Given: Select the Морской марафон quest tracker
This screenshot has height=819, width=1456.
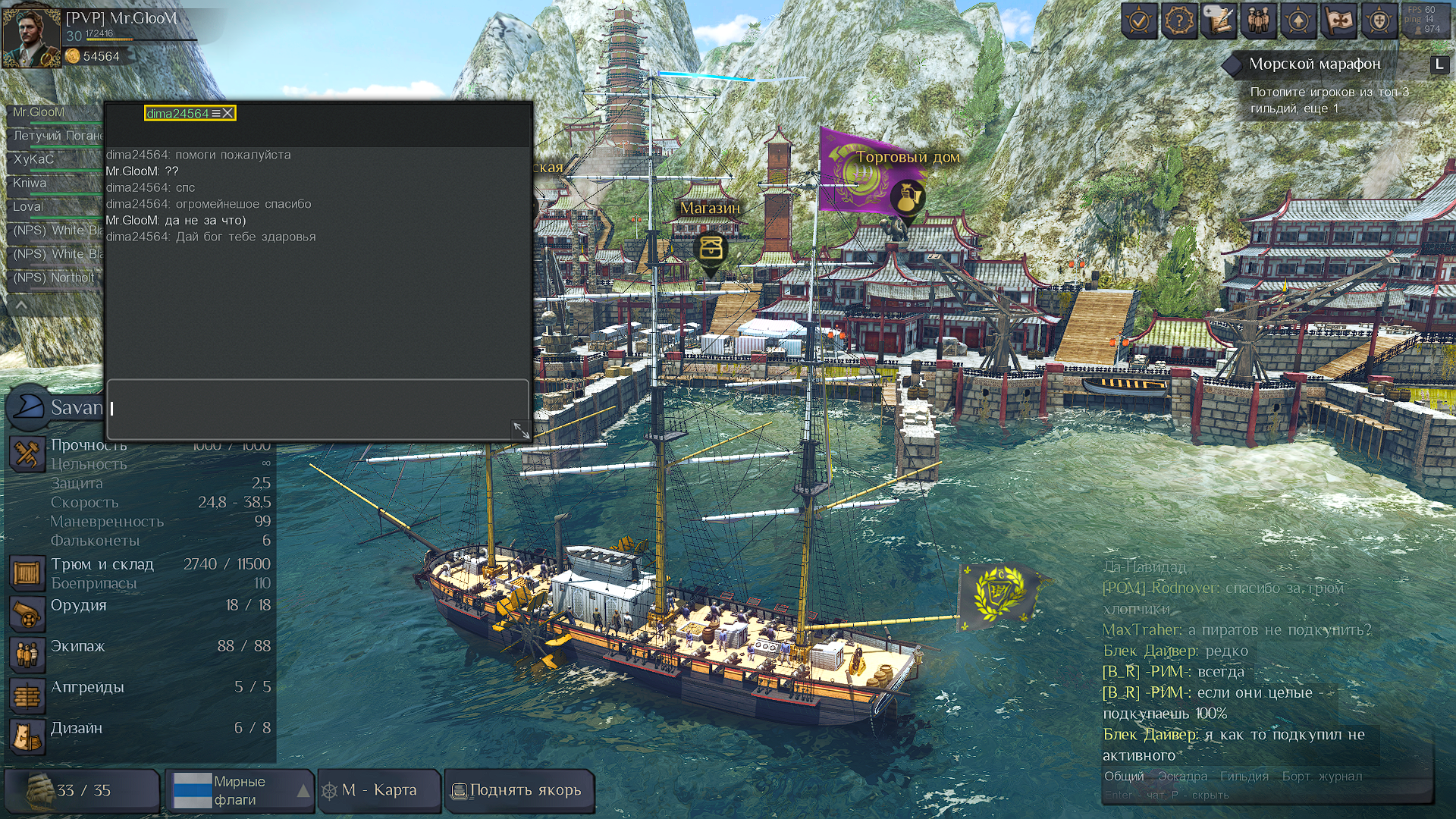Looking at the screenshot, I should point(1314,64).
